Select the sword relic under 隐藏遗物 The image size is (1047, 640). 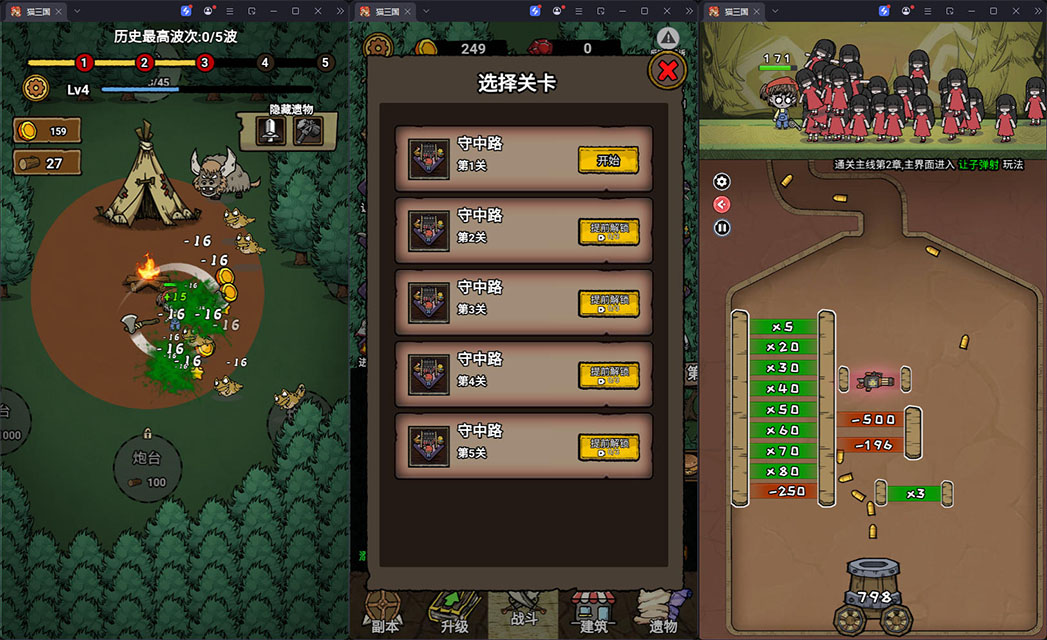click(x=270, y=131)
